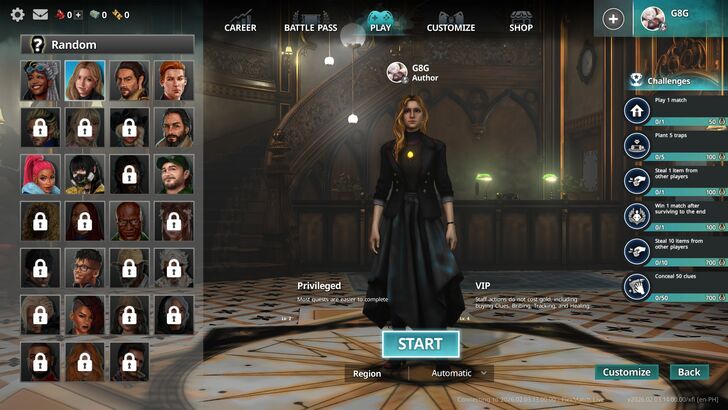Viewport: 728px width, 410px height.
Task: Open the mail envelope inbox
Action: (41, 15)
